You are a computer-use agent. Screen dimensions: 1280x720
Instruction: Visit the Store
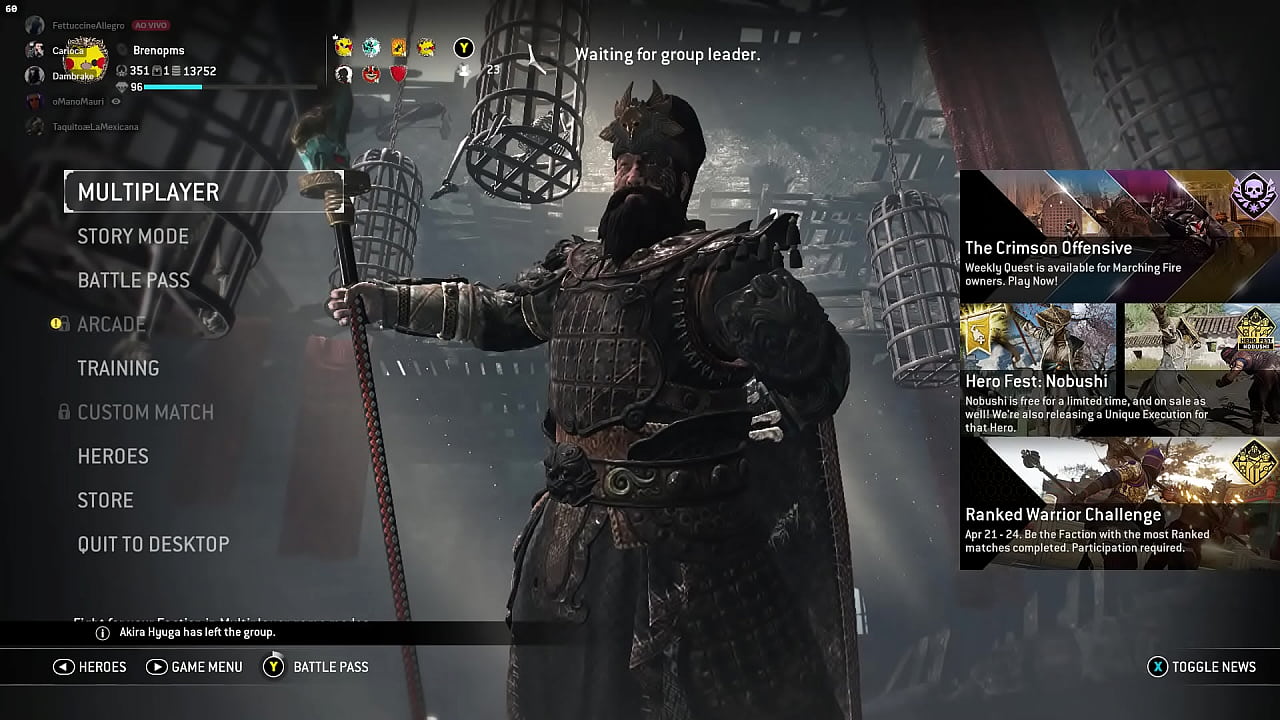105,500
